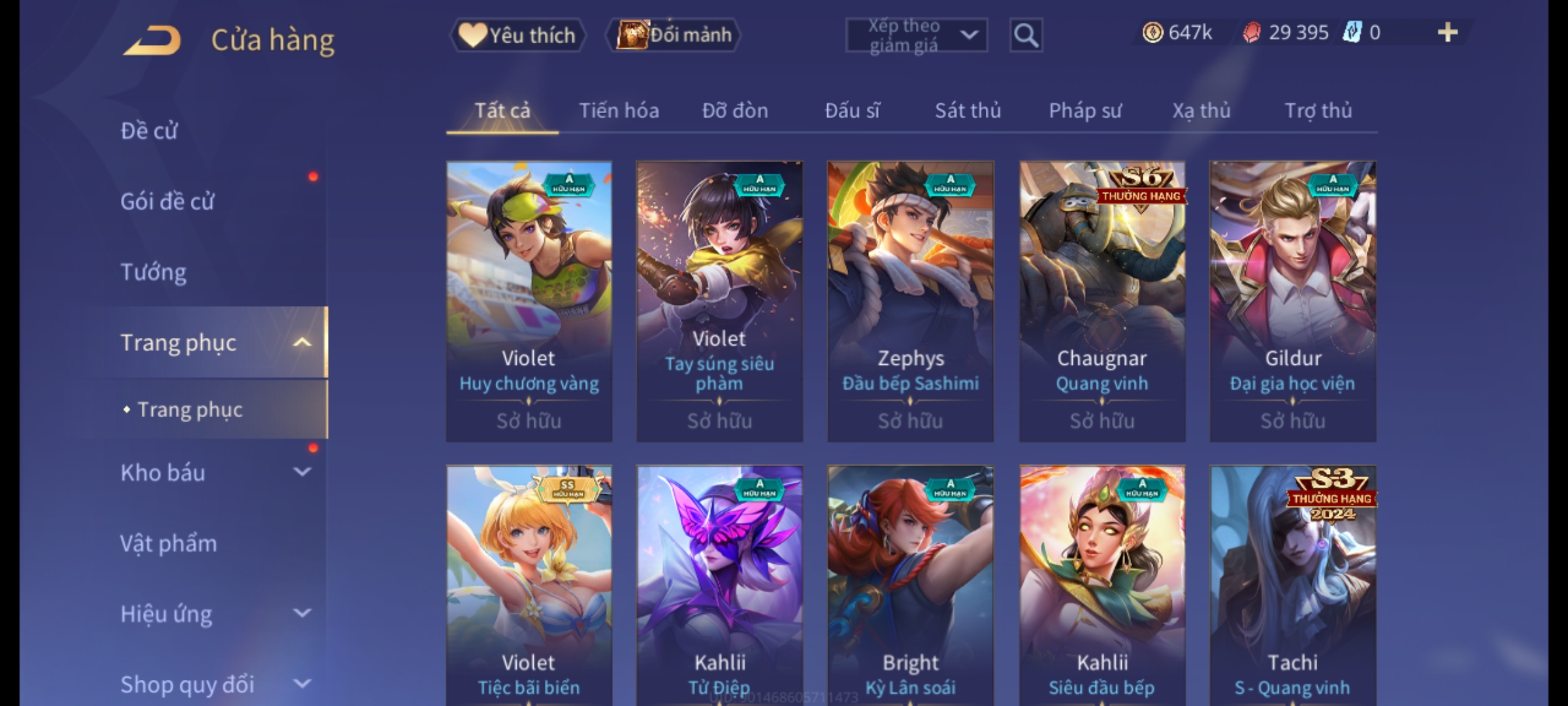The width and height of the screenshot is (1568, 706).
Task: Add currency with the plus button
Action: tap(1447, 33)
